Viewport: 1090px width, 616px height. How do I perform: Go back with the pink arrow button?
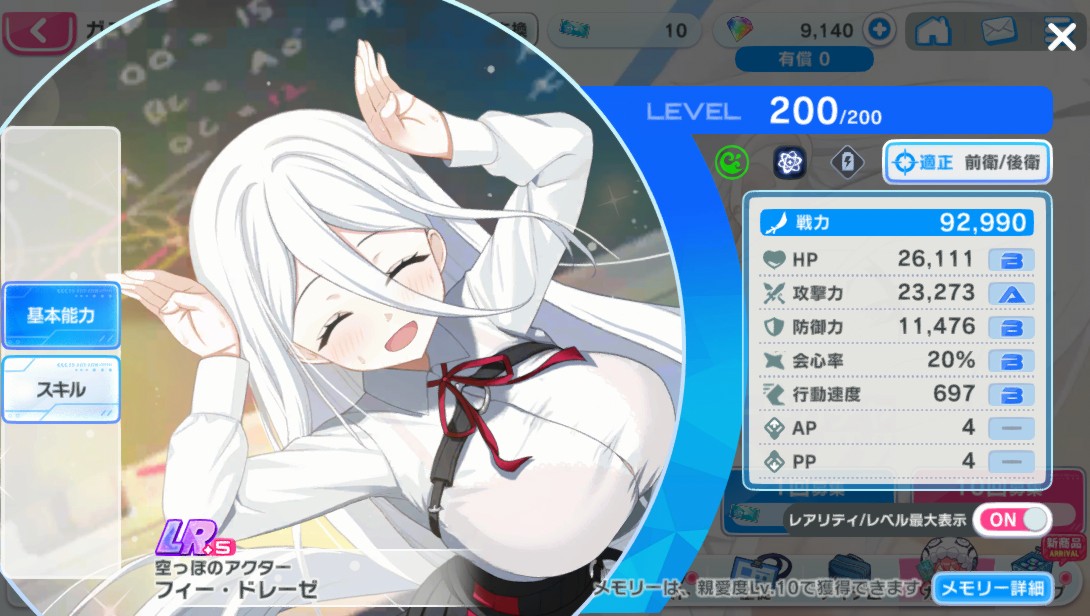(38, 31)
